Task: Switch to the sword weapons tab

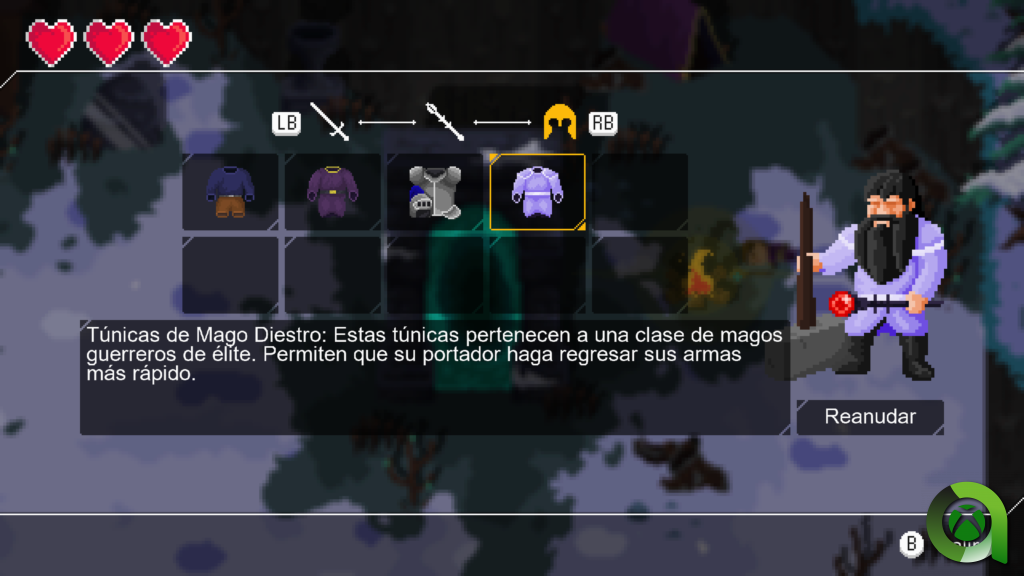Action: click(329, 122)
